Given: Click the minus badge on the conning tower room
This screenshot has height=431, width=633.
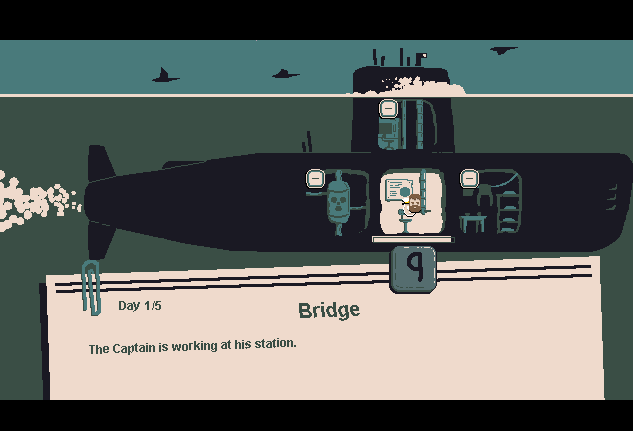Looking at the screenshot, I should click(x=389, y=108).
